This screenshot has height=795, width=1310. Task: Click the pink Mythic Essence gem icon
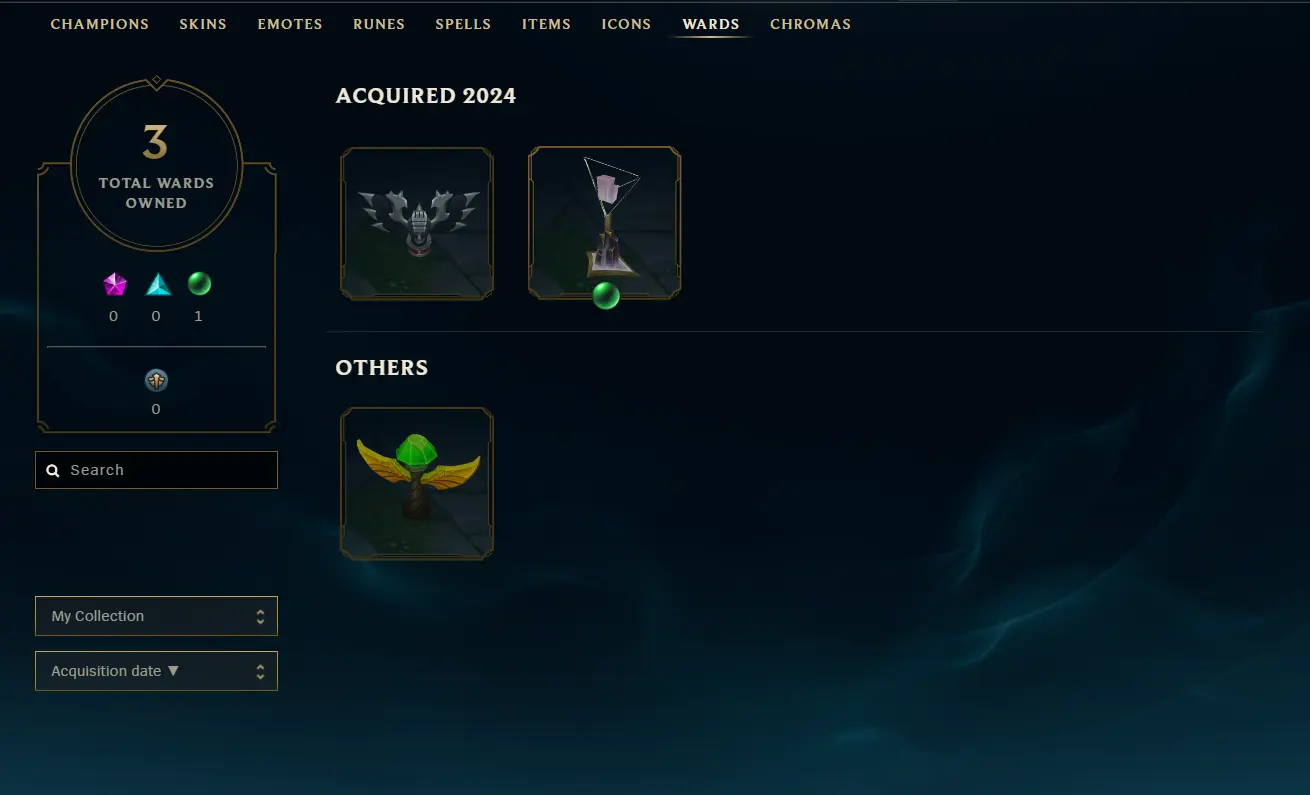coord(114,286)
